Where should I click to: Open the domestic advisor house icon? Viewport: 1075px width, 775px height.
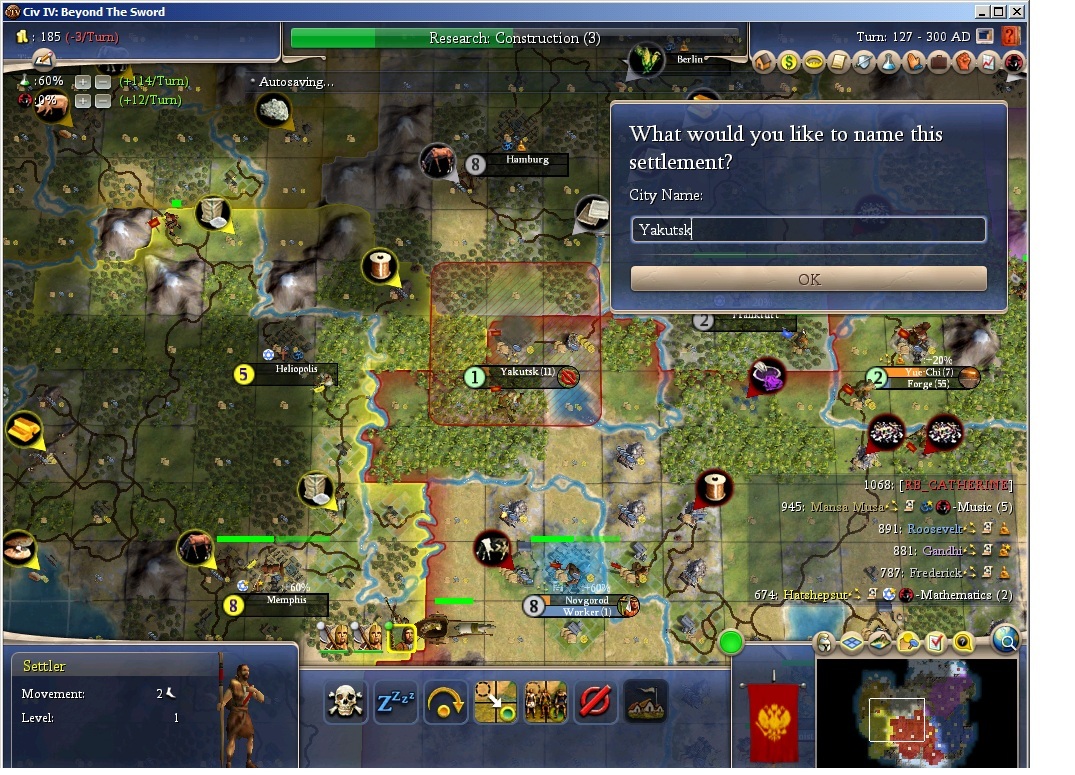763,62
